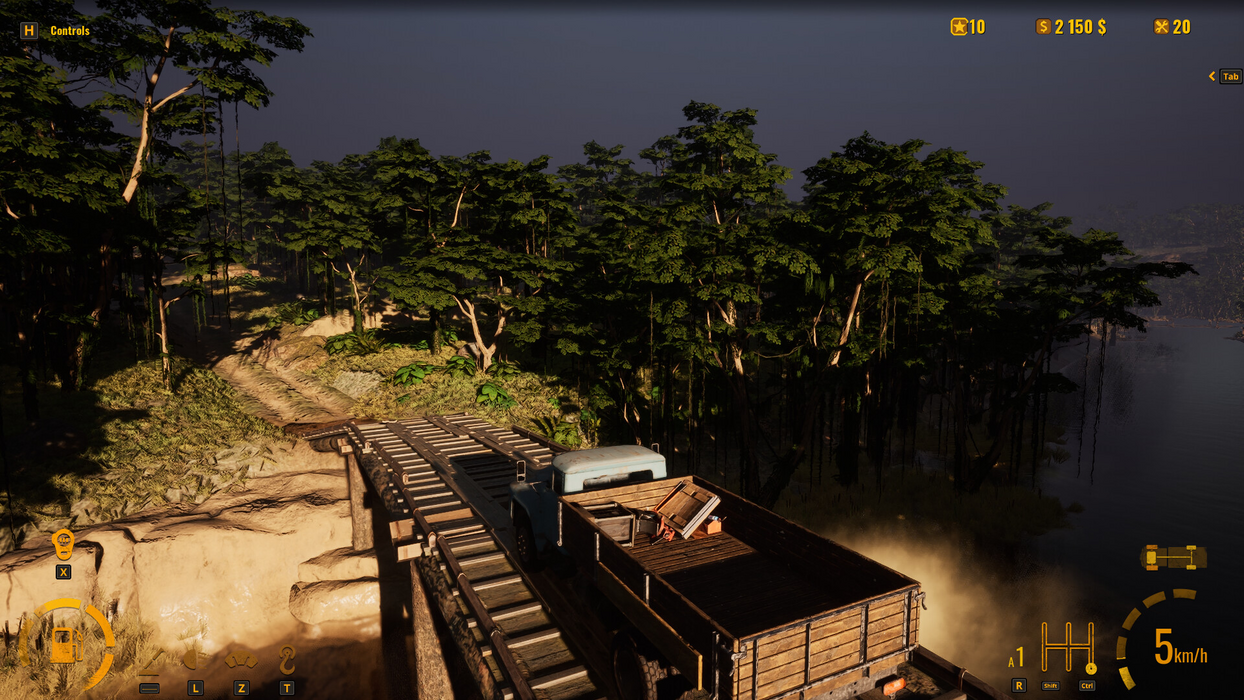Toggle the headlights icon
Viewport: 1244px width, 700px height.
pos(194,660)
